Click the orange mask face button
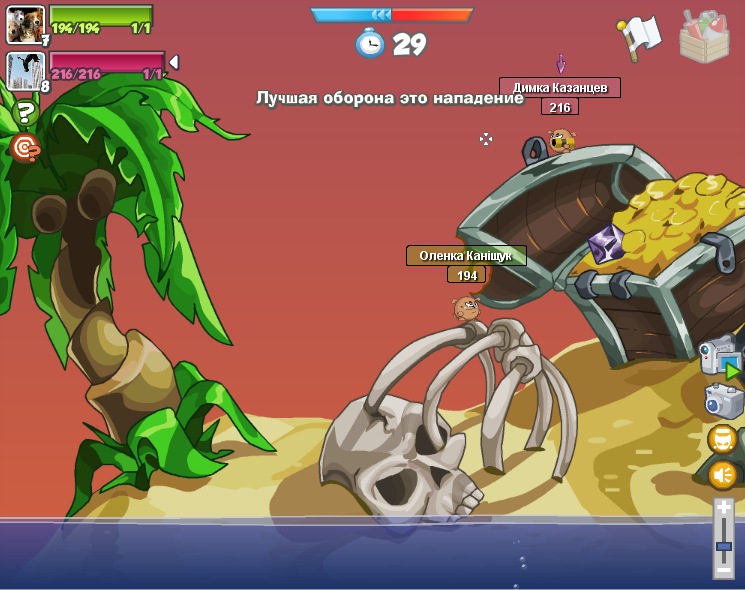 [722, 439]
